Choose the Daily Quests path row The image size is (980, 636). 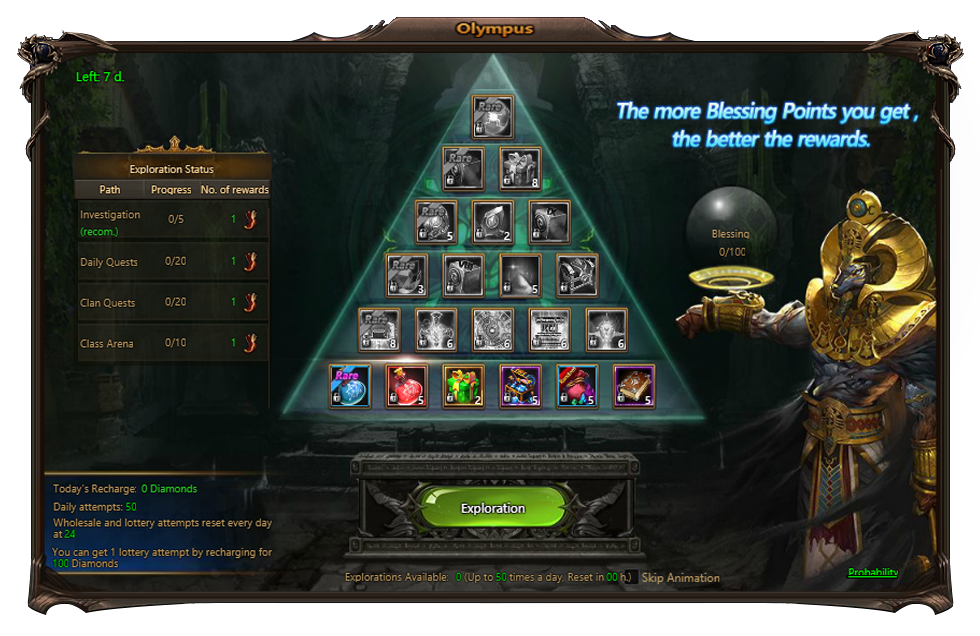[172, 262]
